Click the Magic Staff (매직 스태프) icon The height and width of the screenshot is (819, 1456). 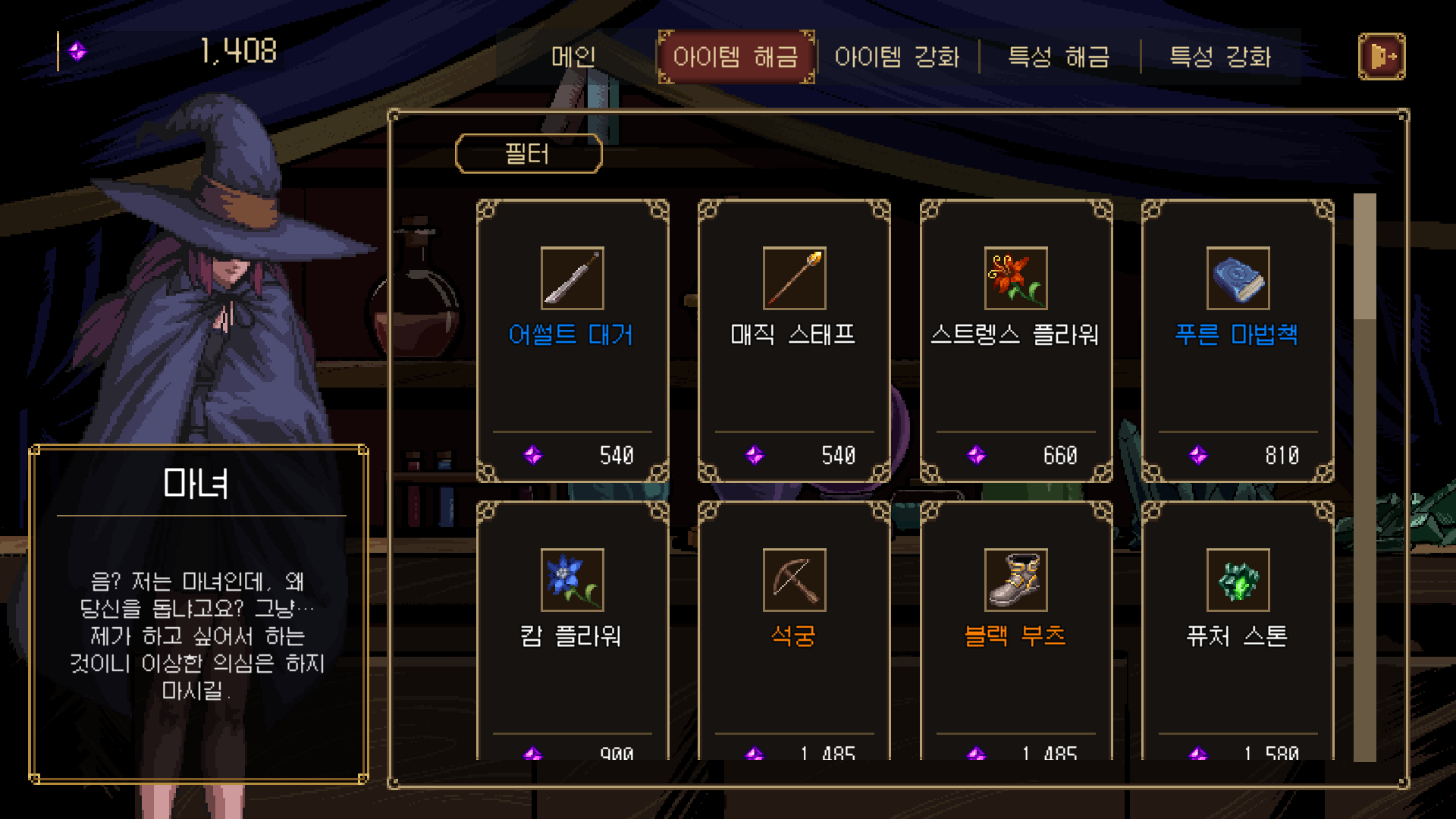(792, 278)
